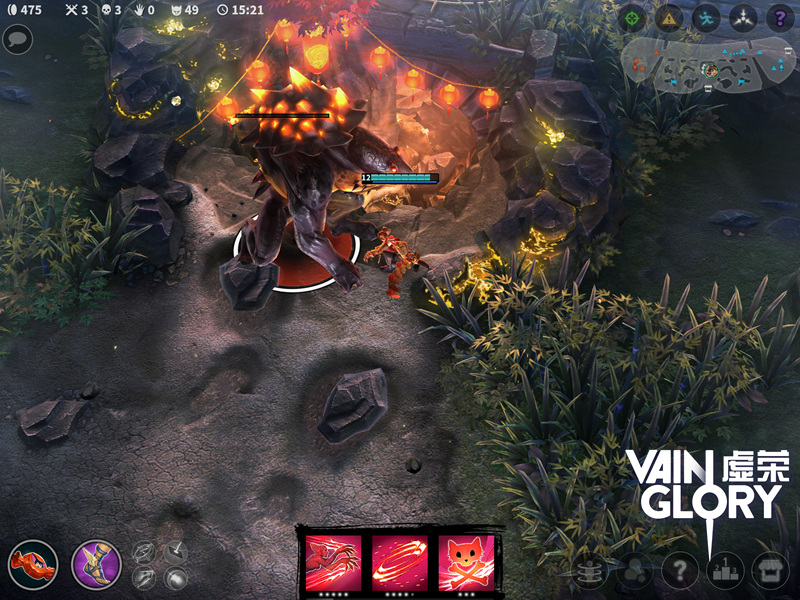
Task: Use the red candy item slot
Action: [x=32, y=565]
